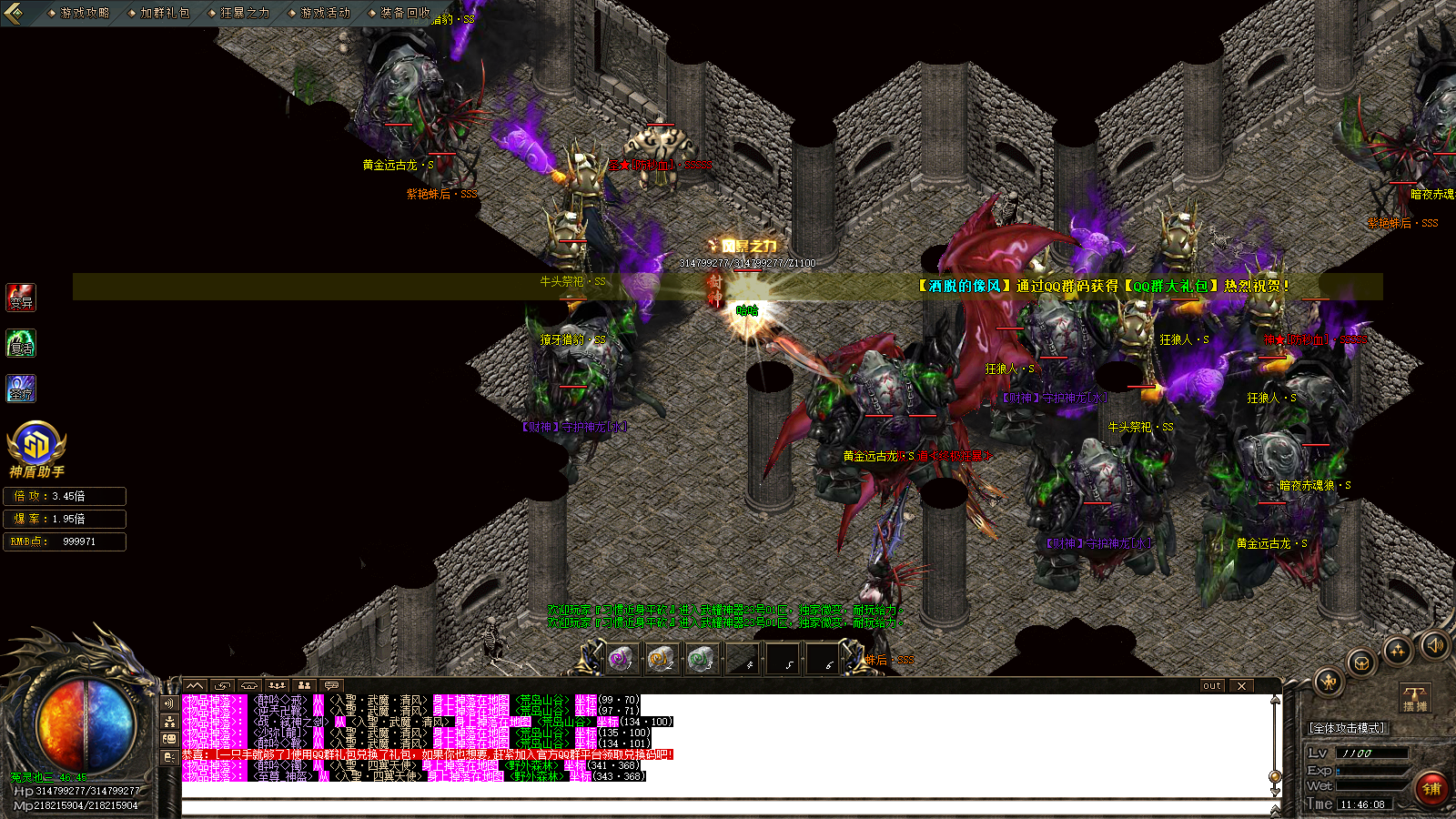Close the chat panel with the X button
This screenshot has width=1456, height=819.
pyautogui.click(x=1241, y=686)
